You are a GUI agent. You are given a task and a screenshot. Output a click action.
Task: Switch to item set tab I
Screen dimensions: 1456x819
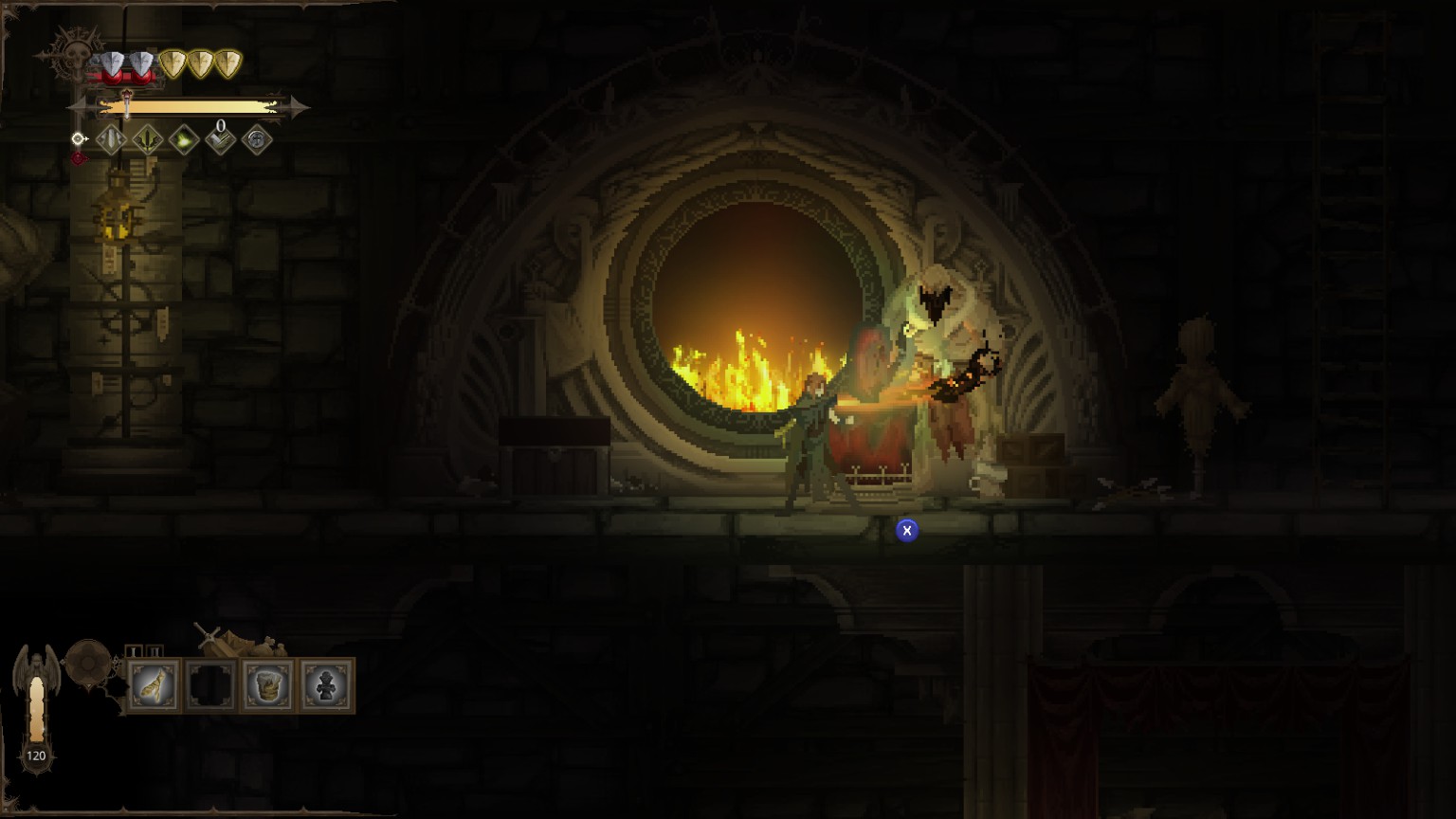point(134,651)
